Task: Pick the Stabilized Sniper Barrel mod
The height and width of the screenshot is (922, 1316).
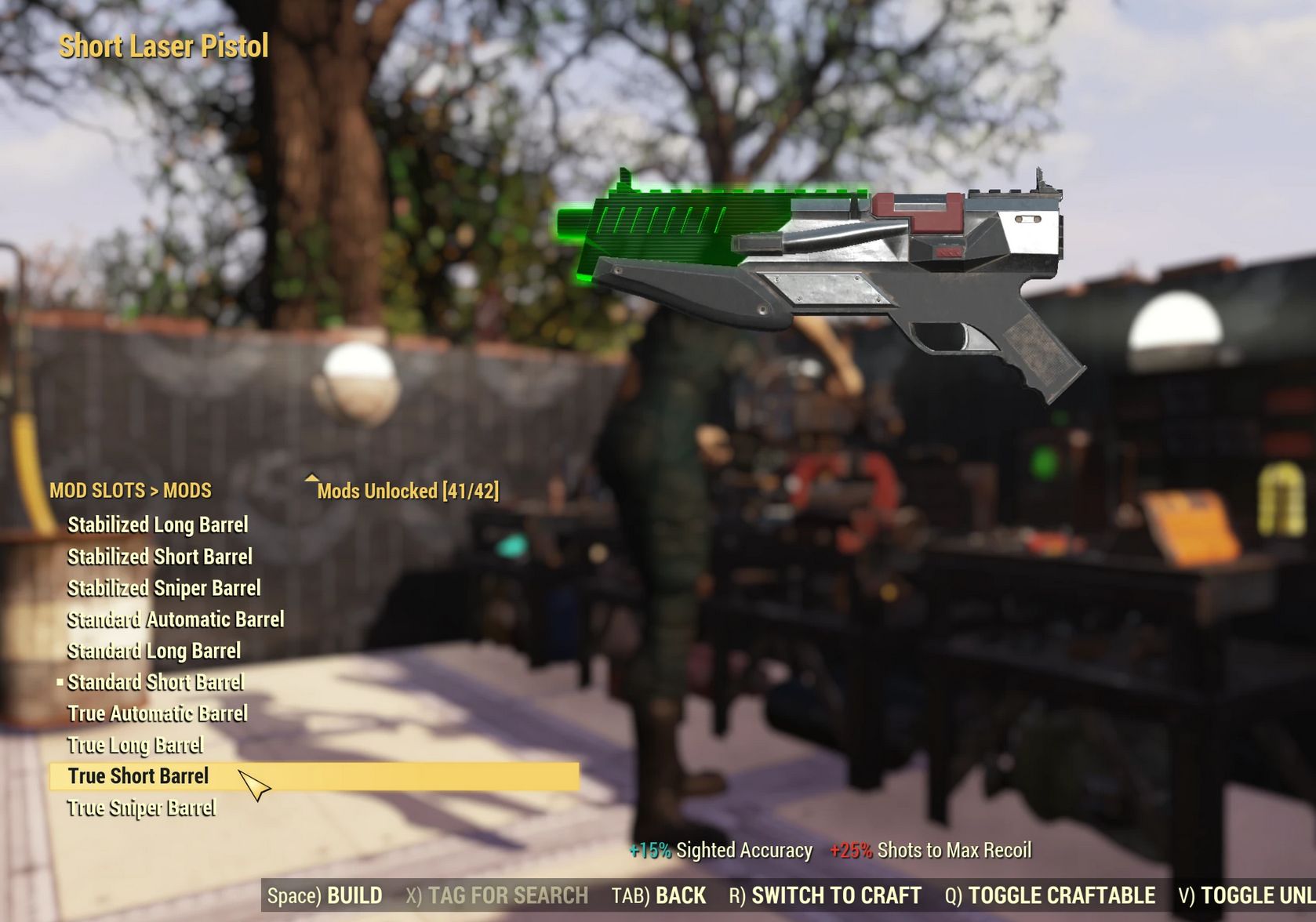Action: [x=164, y=588]
